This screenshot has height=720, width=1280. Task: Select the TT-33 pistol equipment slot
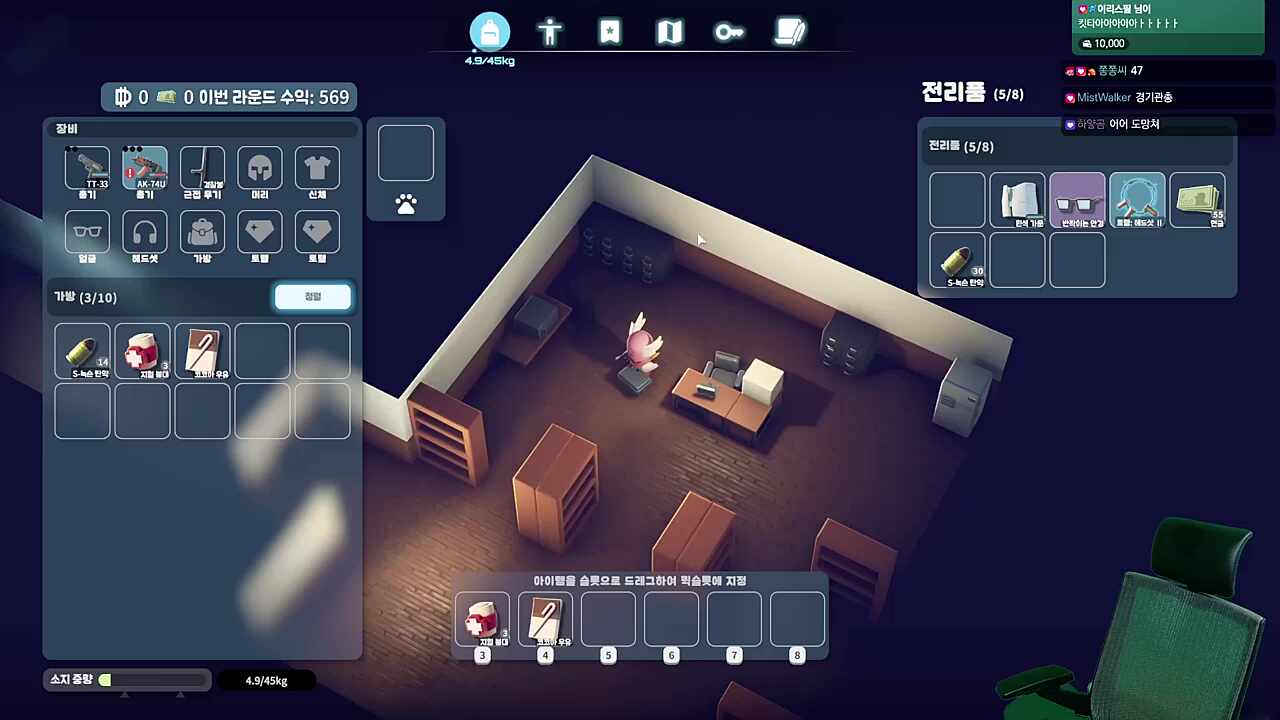[87, 168]
